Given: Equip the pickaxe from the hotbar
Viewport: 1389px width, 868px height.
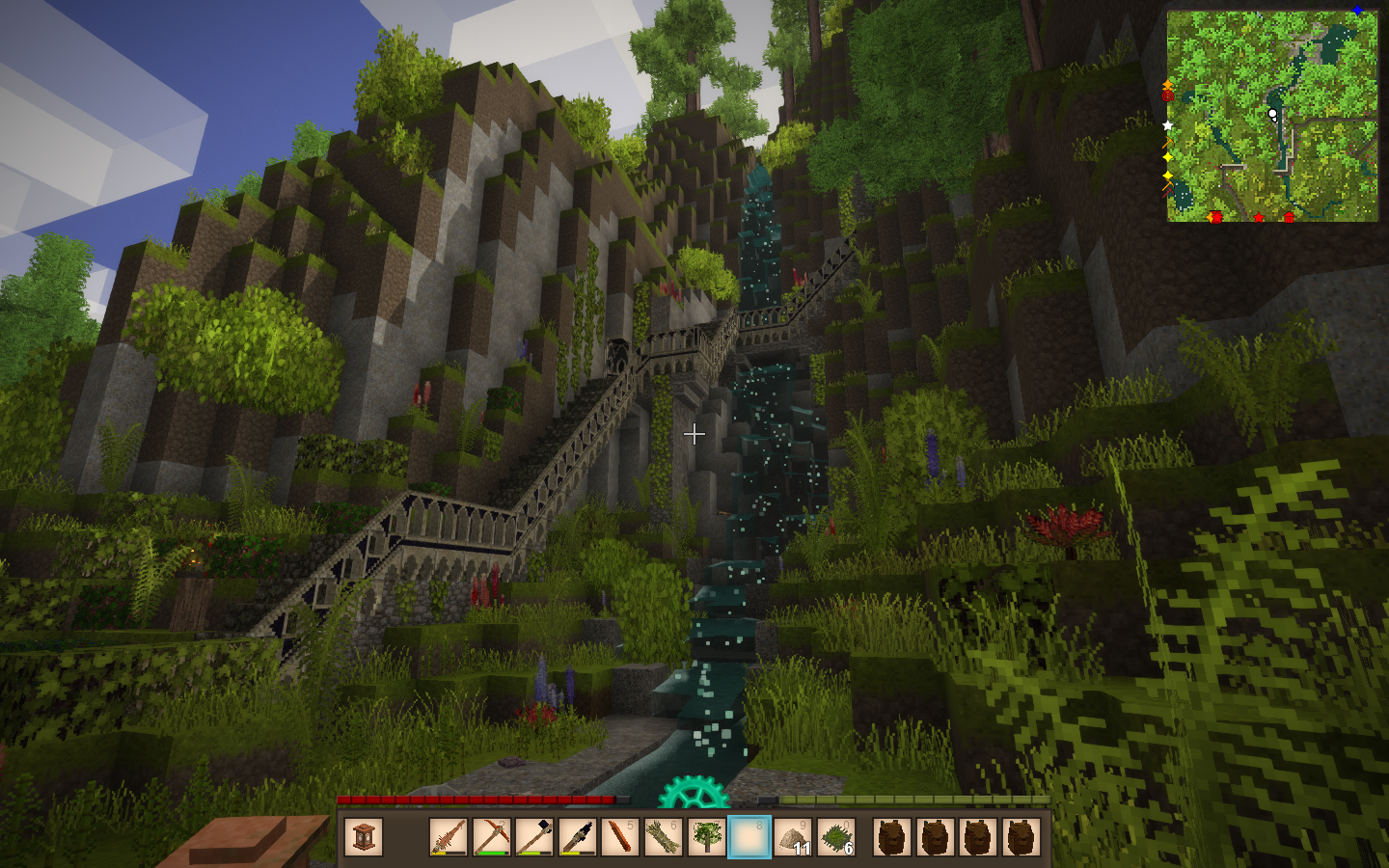Looking at the screenshot, I should coord(491,837).
